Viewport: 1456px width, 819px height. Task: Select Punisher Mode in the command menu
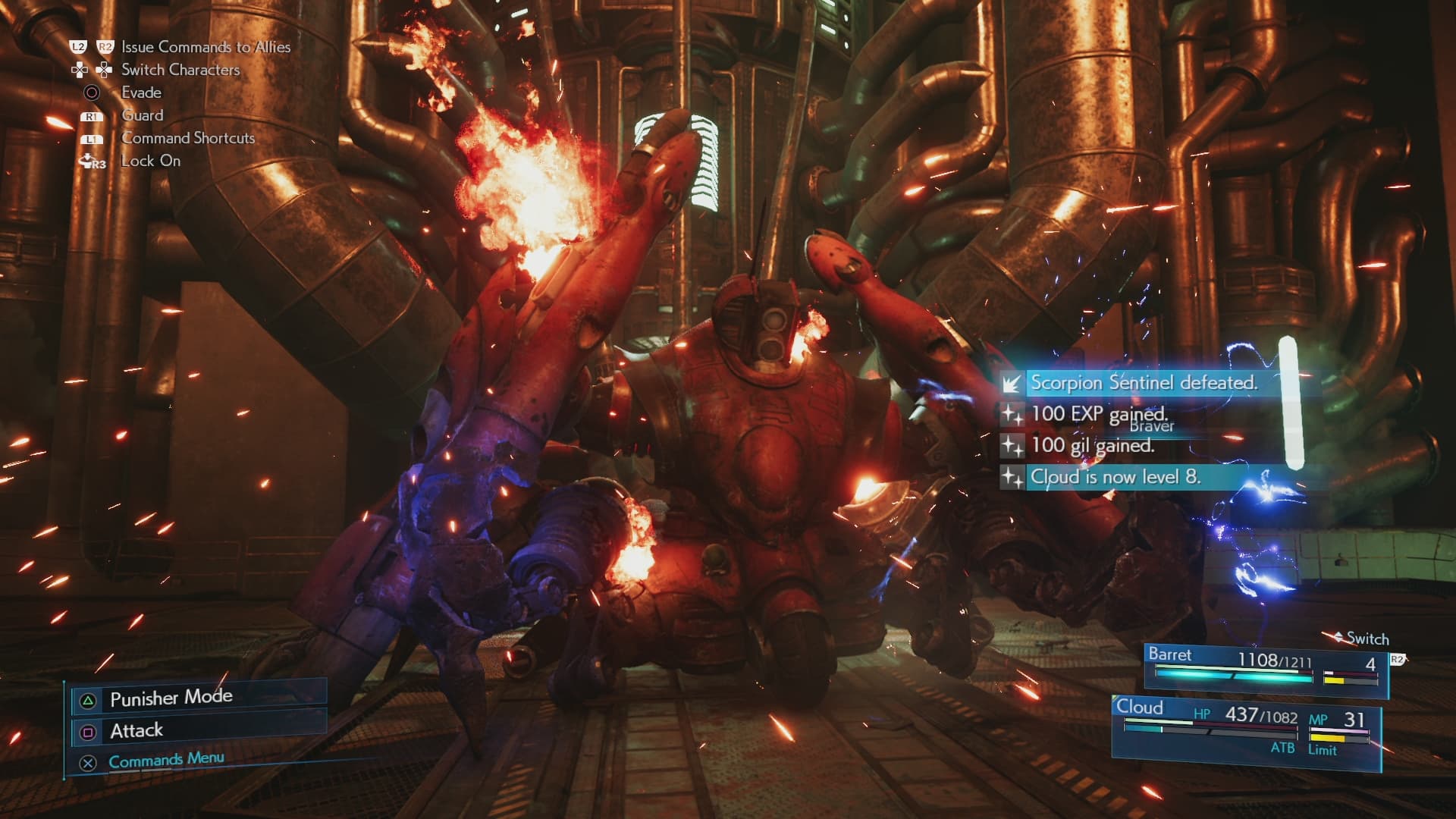pos(171,698)
